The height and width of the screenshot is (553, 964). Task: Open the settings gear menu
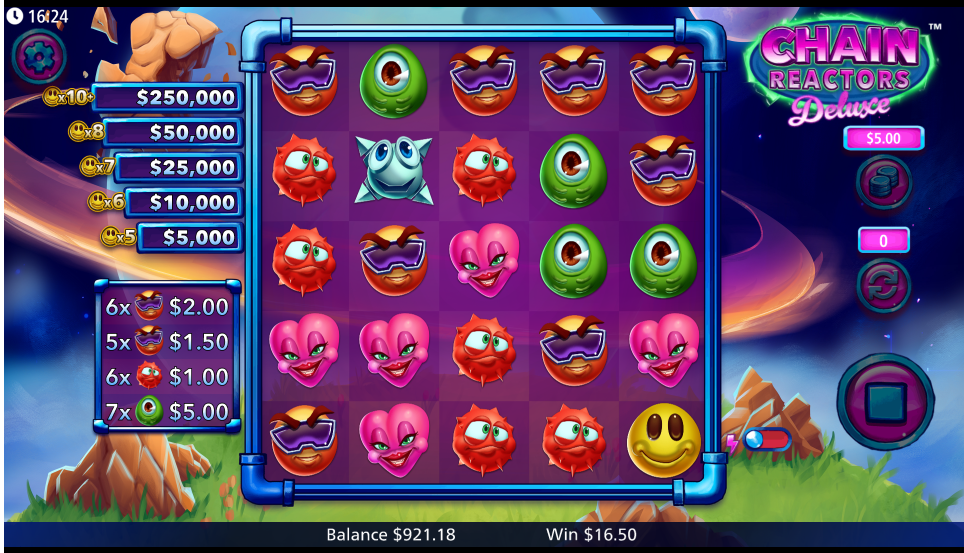(x=40, y=57)
